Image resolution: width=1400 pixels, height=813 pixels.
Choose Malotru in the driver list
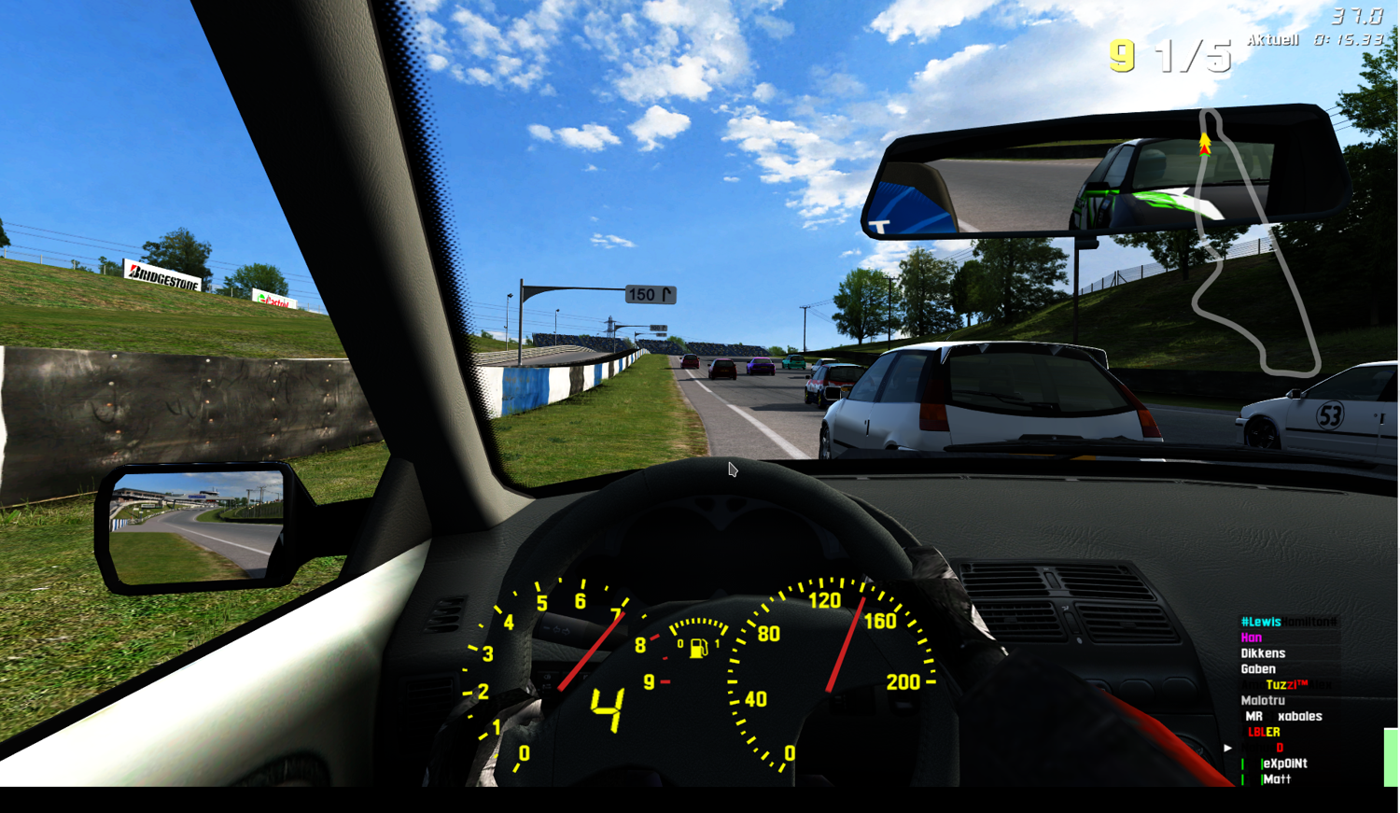coord(1262,700)
